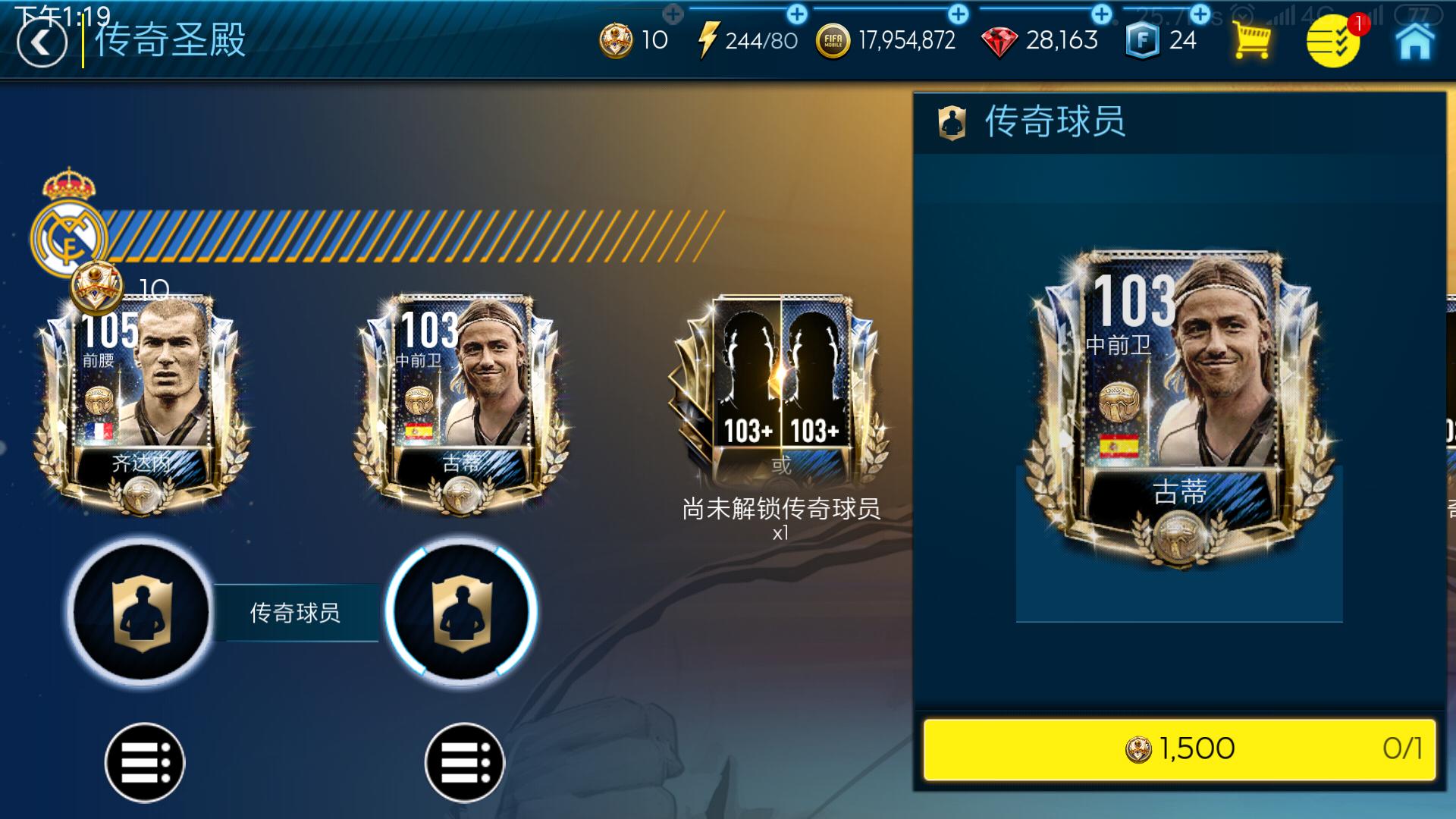Go back using the arrow button

pos(42,43)
